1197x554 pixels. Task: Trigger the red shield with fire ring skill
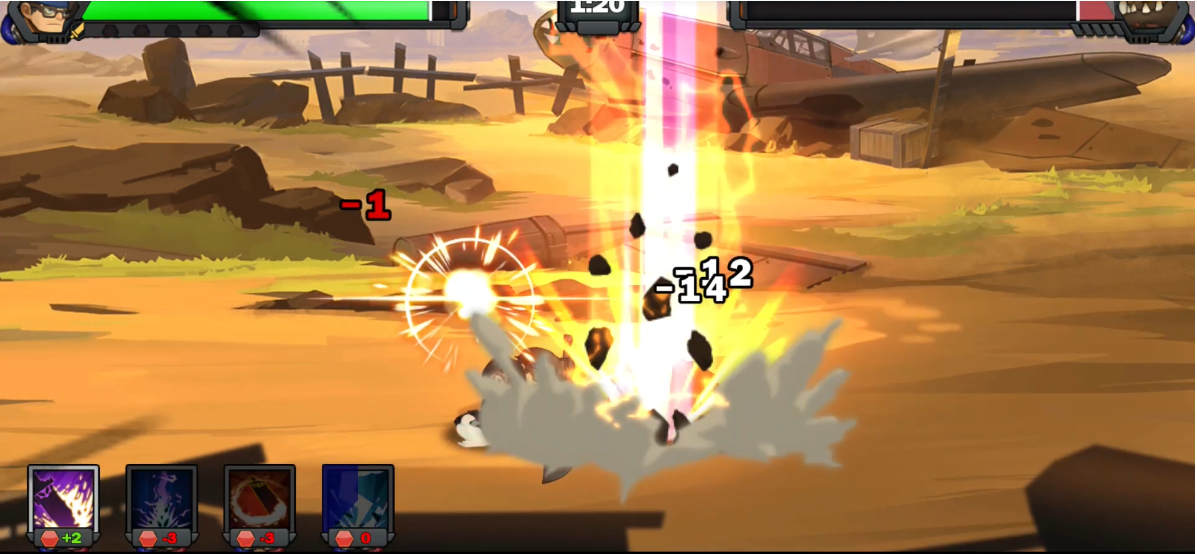click(x=260, y=499)
